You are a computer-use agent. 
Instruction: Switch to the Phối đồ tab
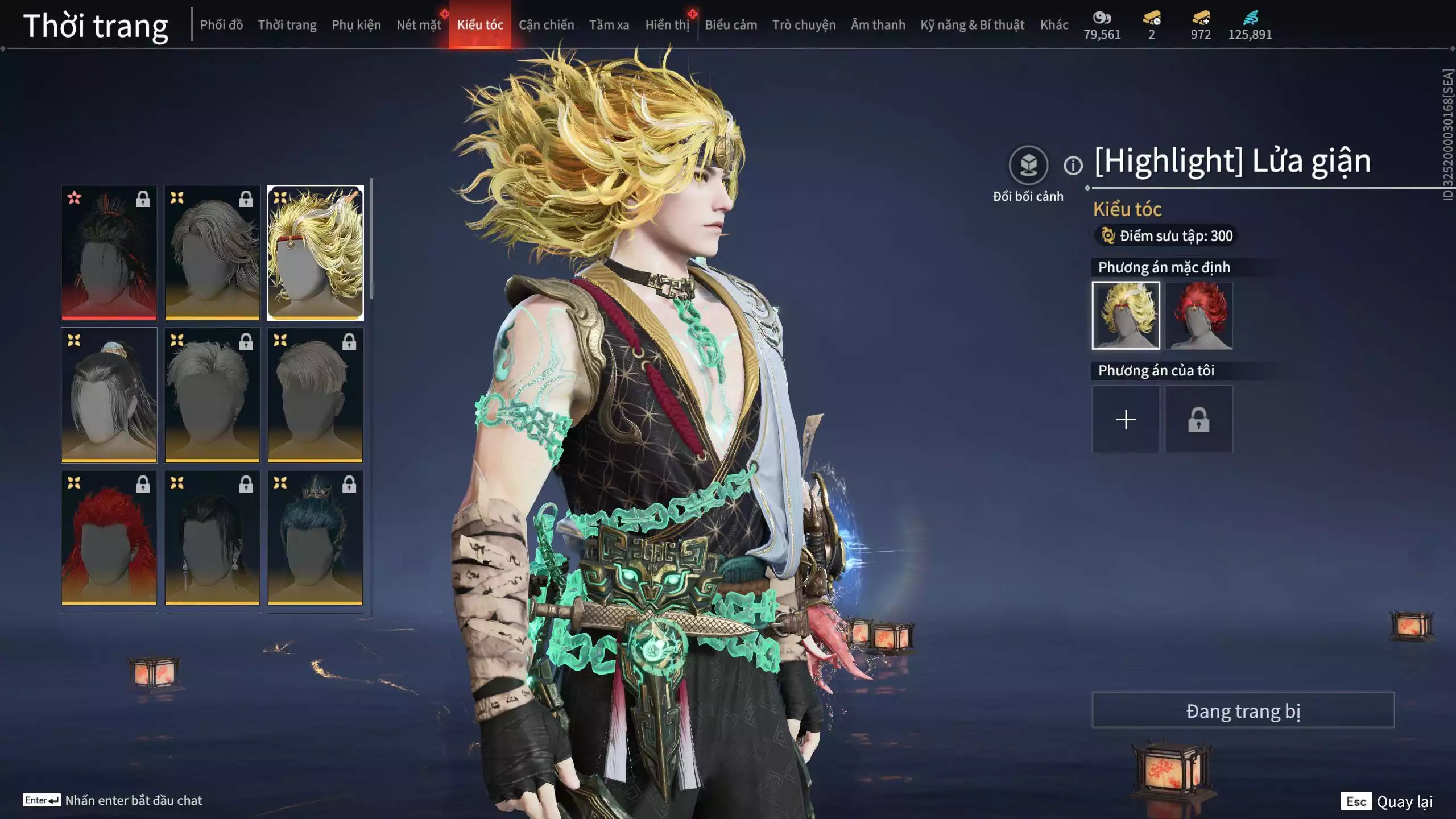(221, 25)
